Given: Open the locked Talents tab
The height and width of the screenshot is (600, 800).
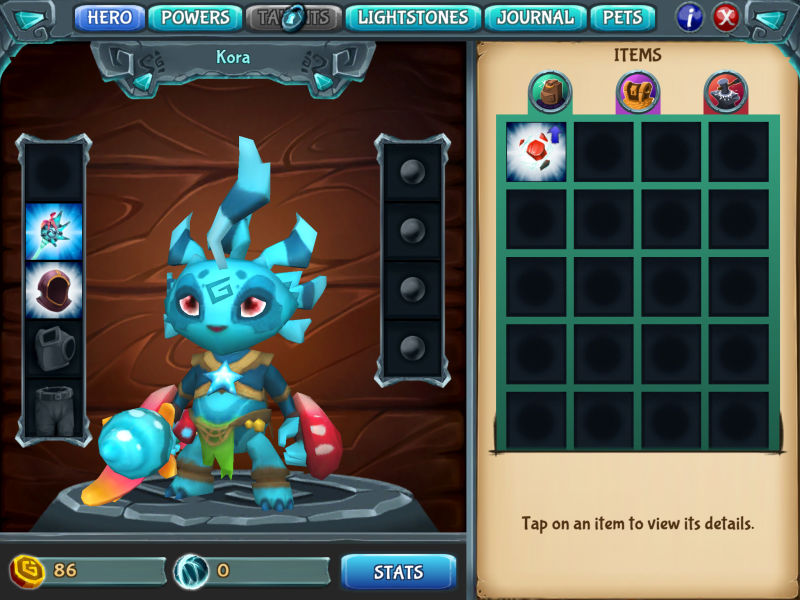Looking at the screenshot, I should pyautogui.click(x=294, y=17).
